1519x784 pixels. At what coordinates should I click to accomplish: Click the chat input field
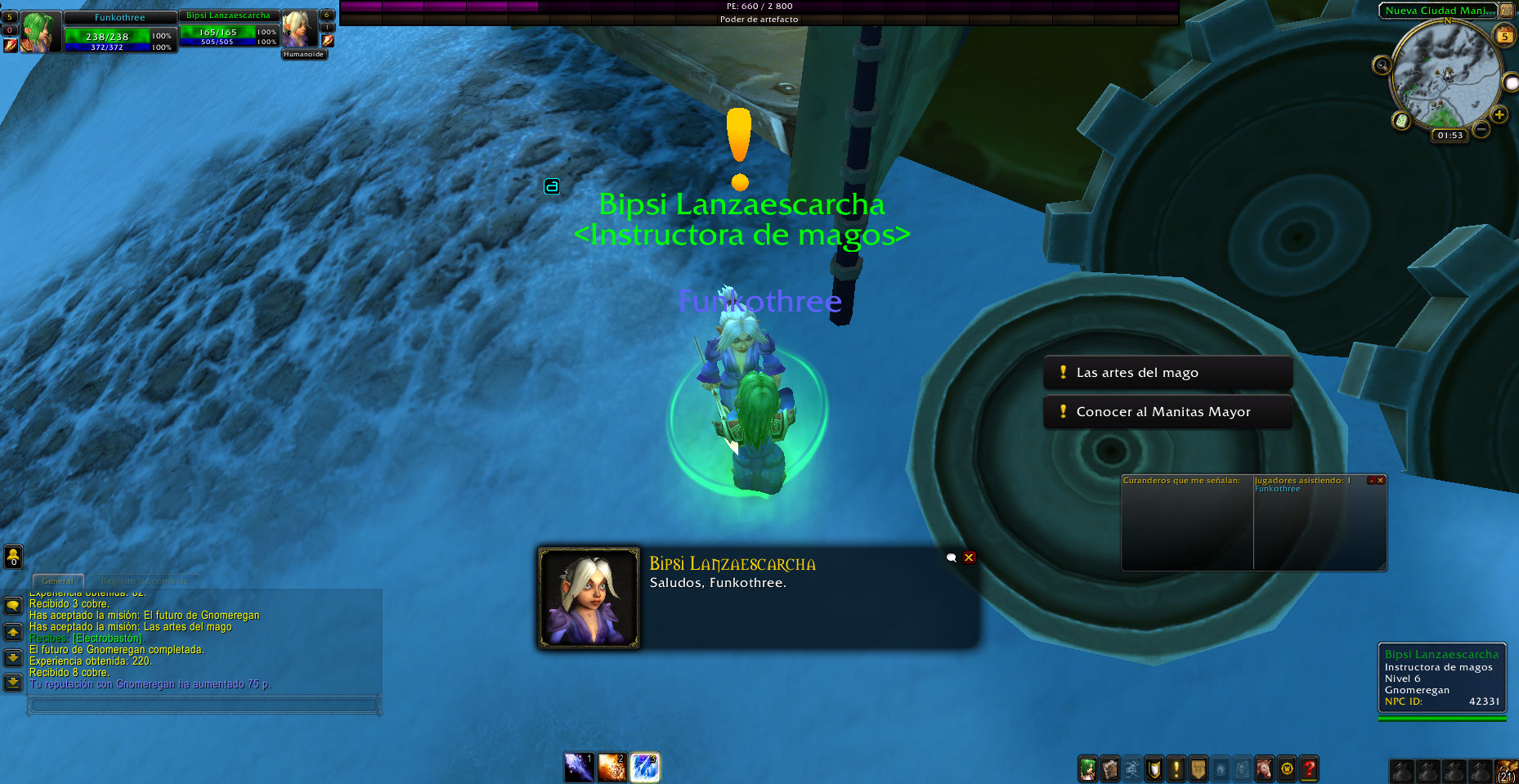204,704
